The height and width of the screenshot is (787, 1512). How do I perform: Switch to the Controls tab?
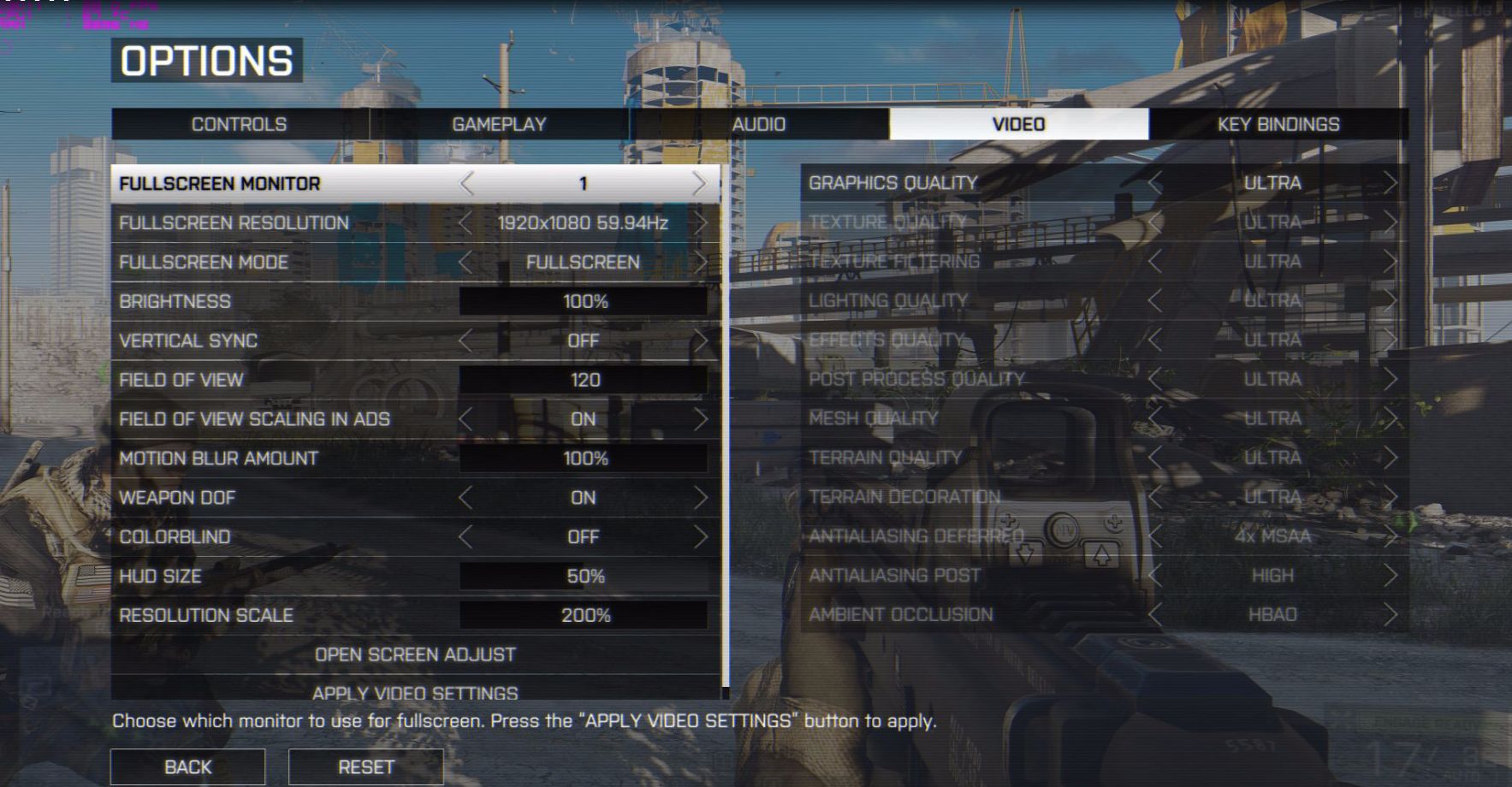(239, 124)
